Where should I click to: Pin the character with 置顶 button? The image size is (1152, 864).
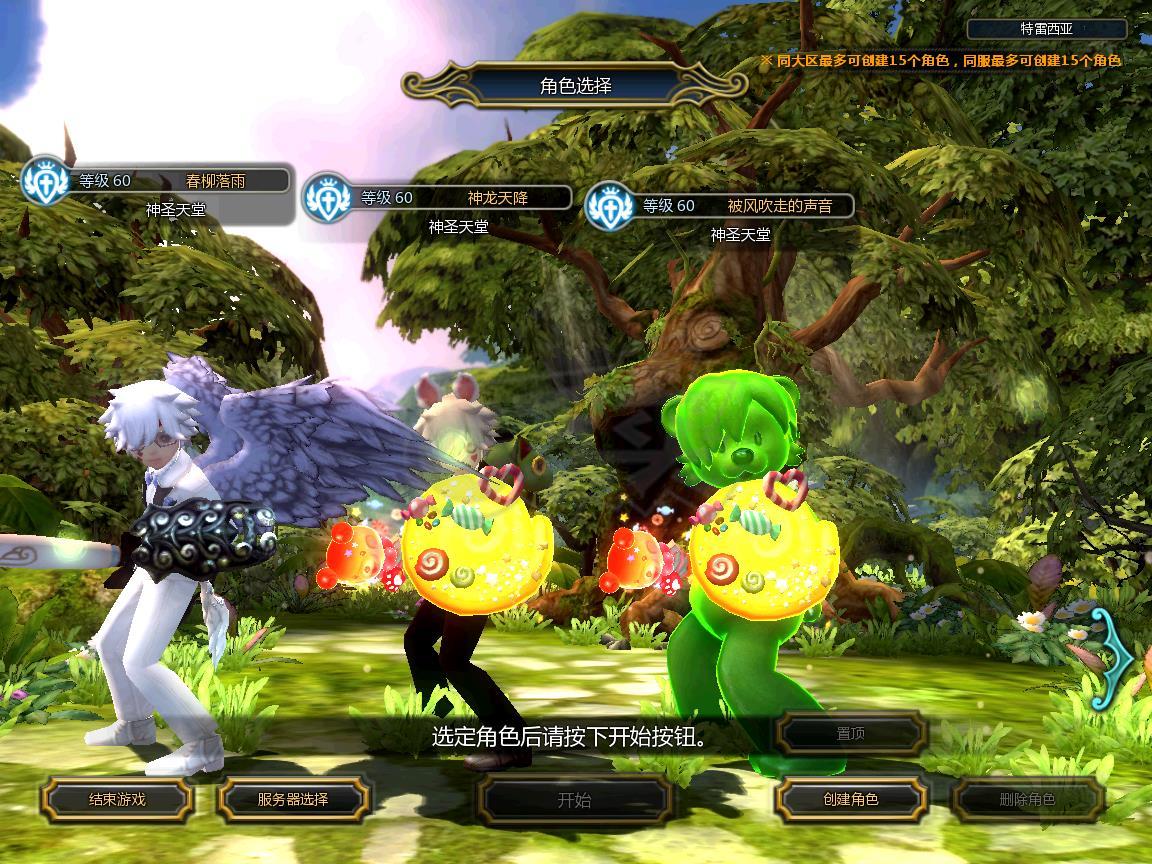click(851, 733)
